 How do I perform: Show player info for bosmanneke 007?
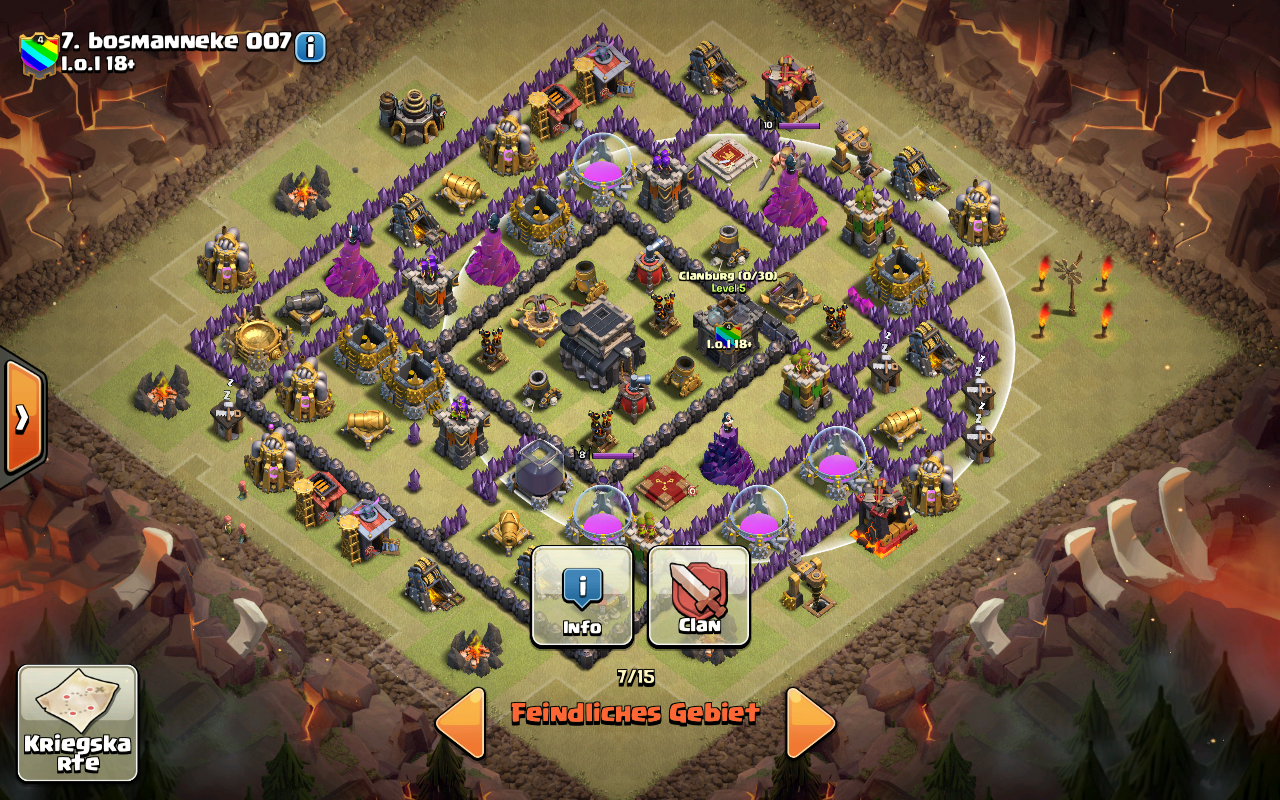310,46
